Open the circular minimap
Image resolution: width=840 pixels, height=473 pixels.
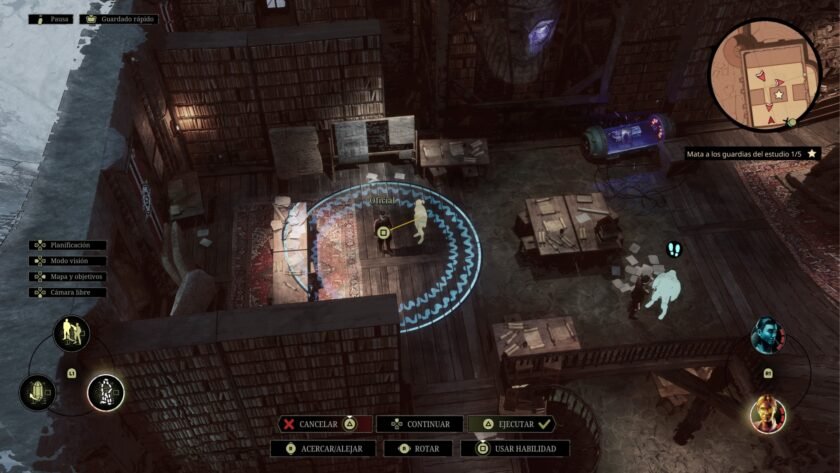point(764,76)
